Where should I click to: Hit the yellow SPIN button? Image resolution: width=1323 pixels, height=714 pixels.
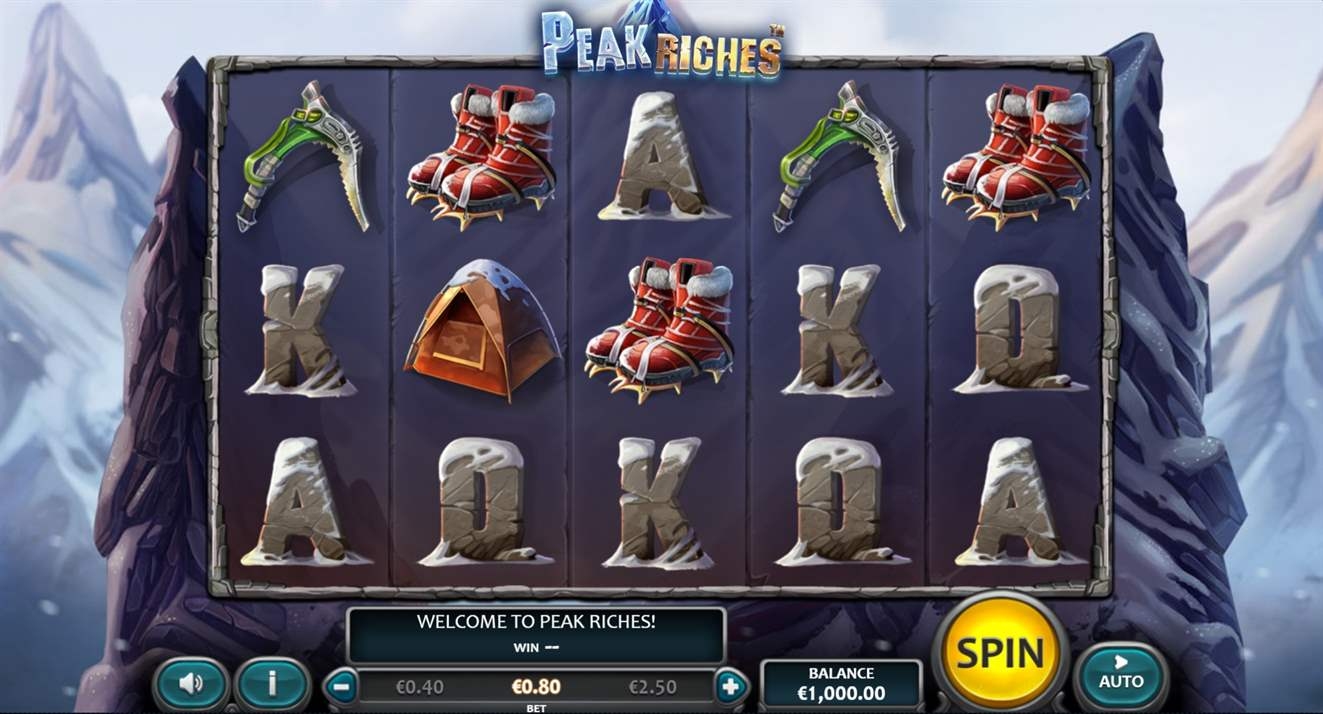1000,652
